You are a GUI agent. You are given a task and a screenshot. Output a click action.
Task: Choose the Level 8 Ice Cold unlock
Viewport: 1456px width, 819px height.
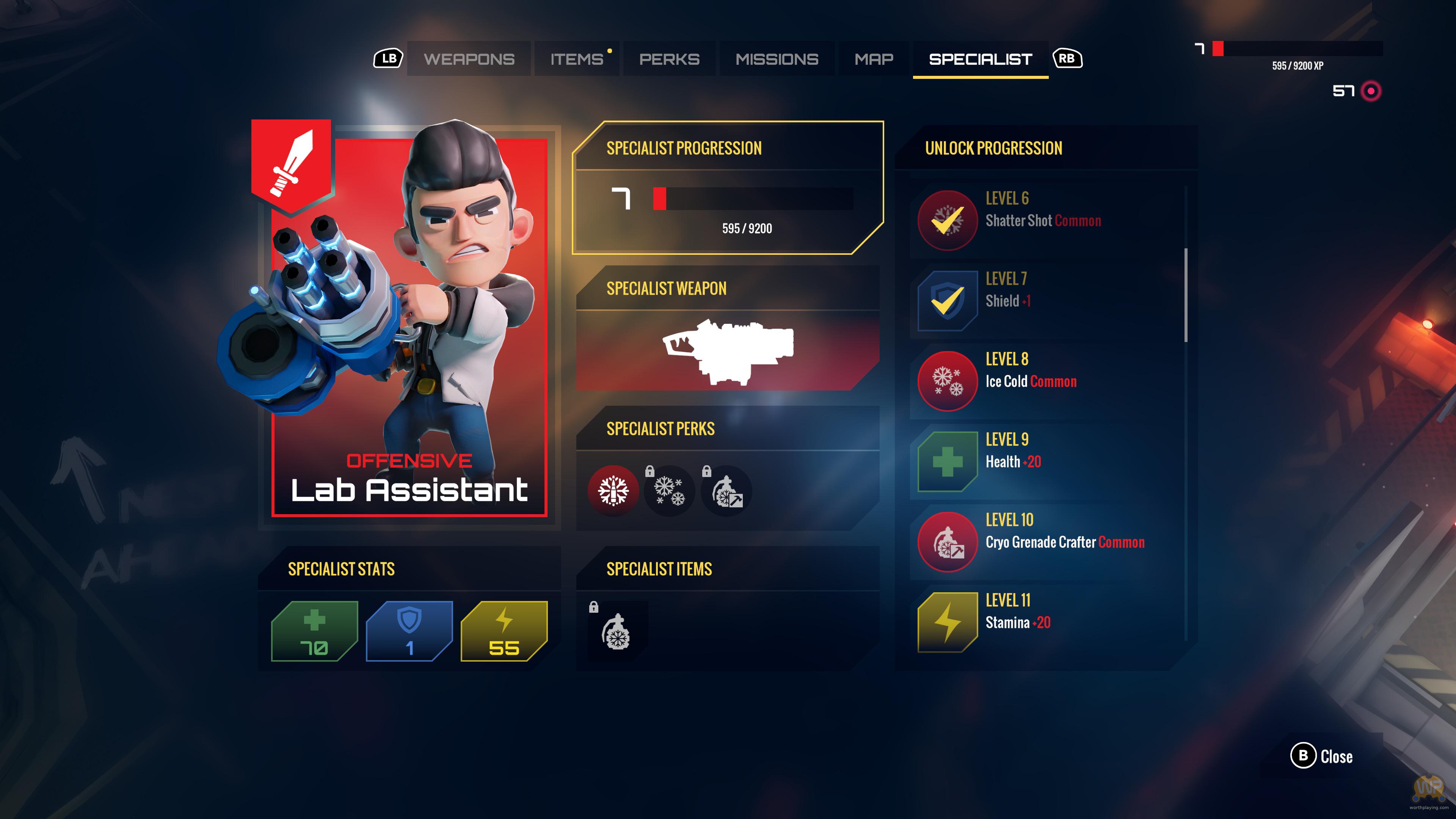click(x=1046, y=380)
